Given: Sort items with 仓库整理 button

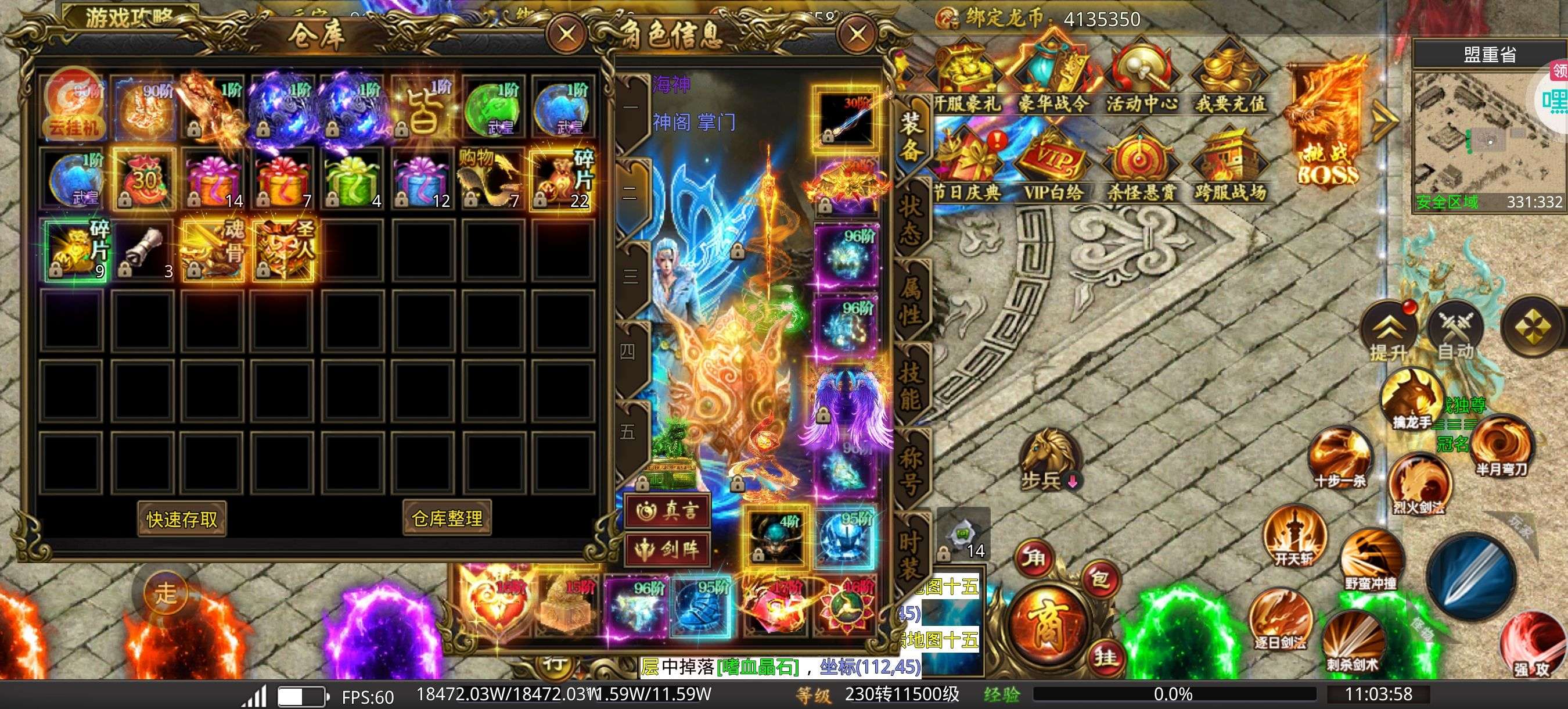Looking at the screenshot, I should (x=447, y=518).
